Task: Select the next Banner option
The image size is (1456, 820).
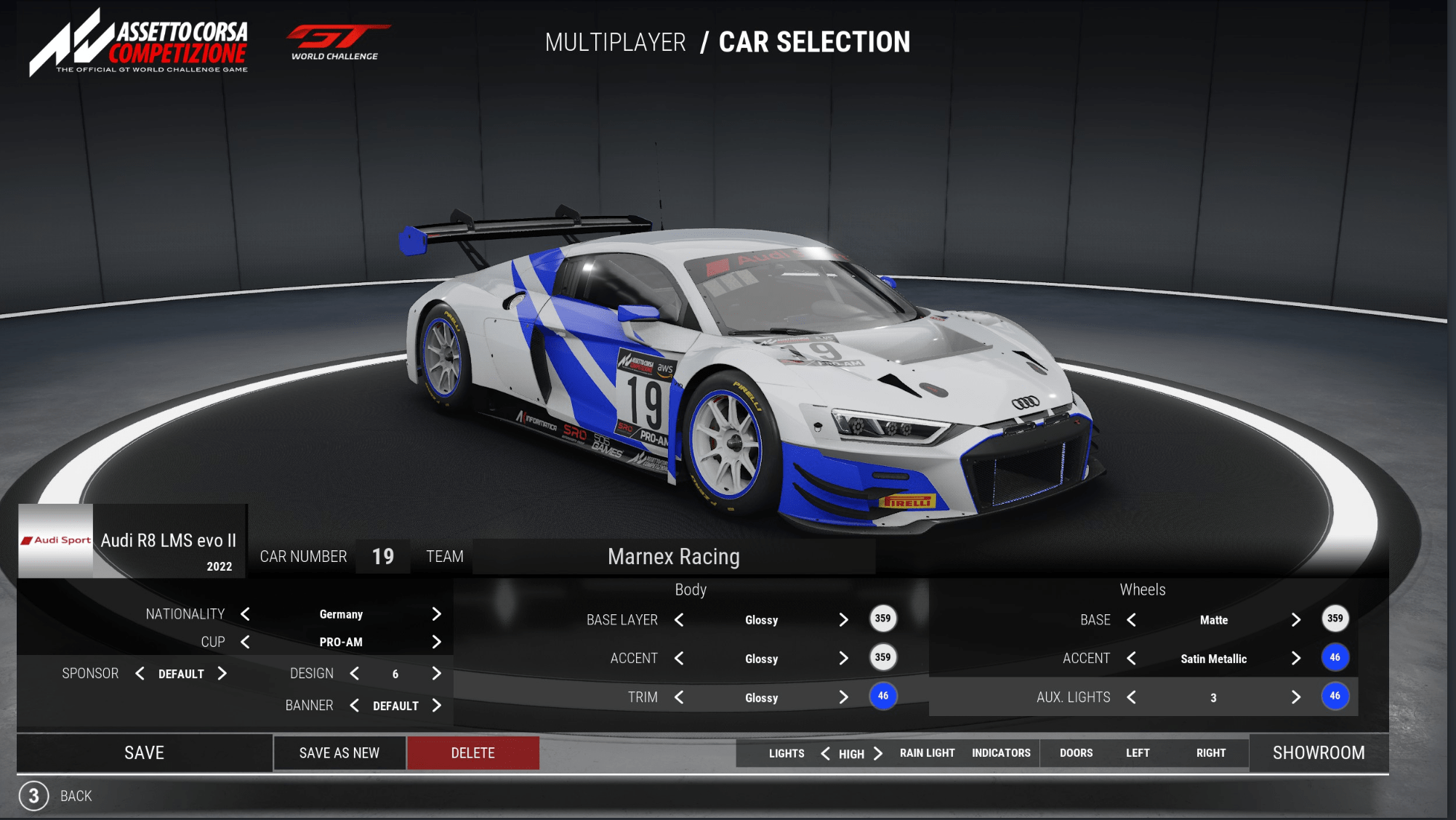Action: tap(436, 705)
